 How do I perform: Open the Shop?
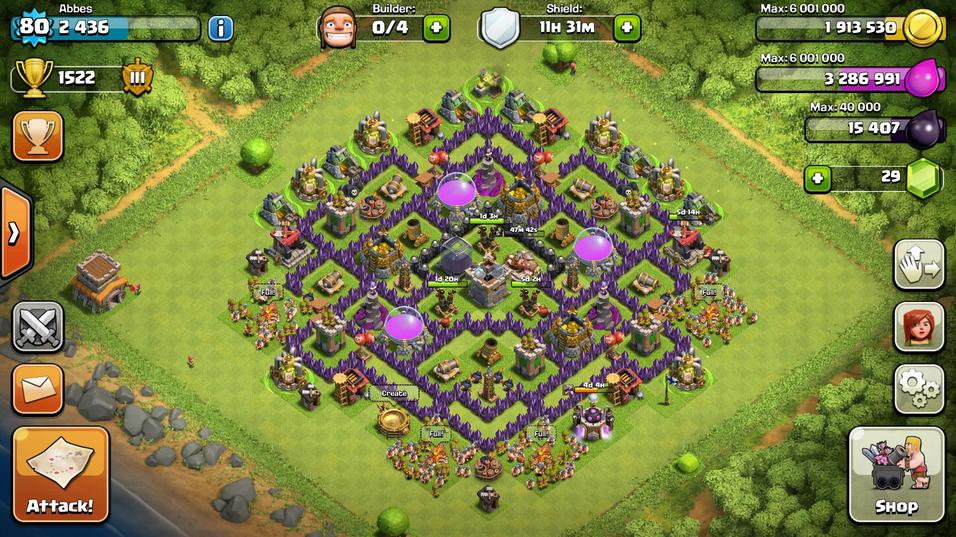896,474
